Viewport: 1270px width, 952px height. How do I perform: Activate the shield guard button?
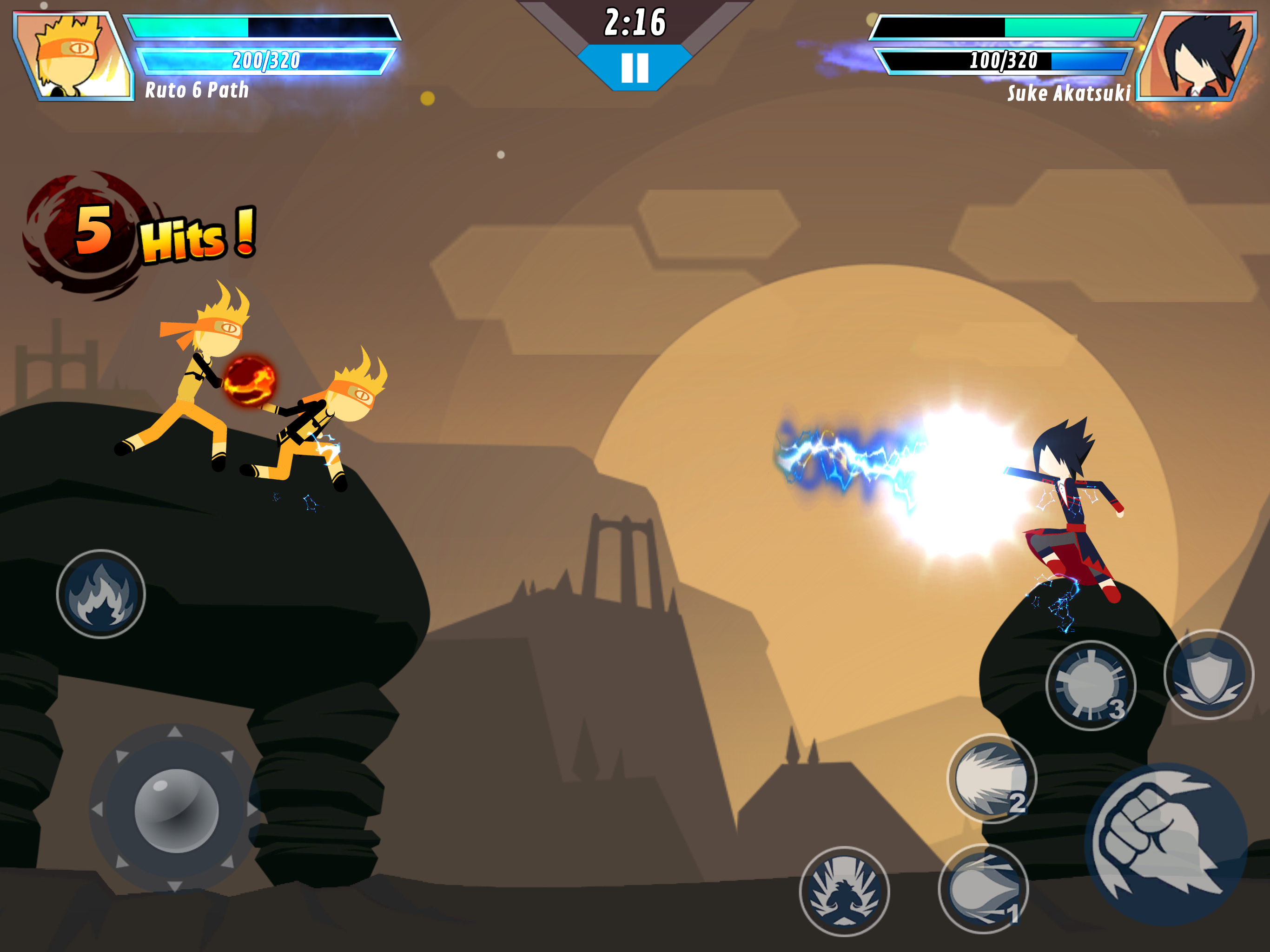pyautogui.click(x=1209, y=674)
